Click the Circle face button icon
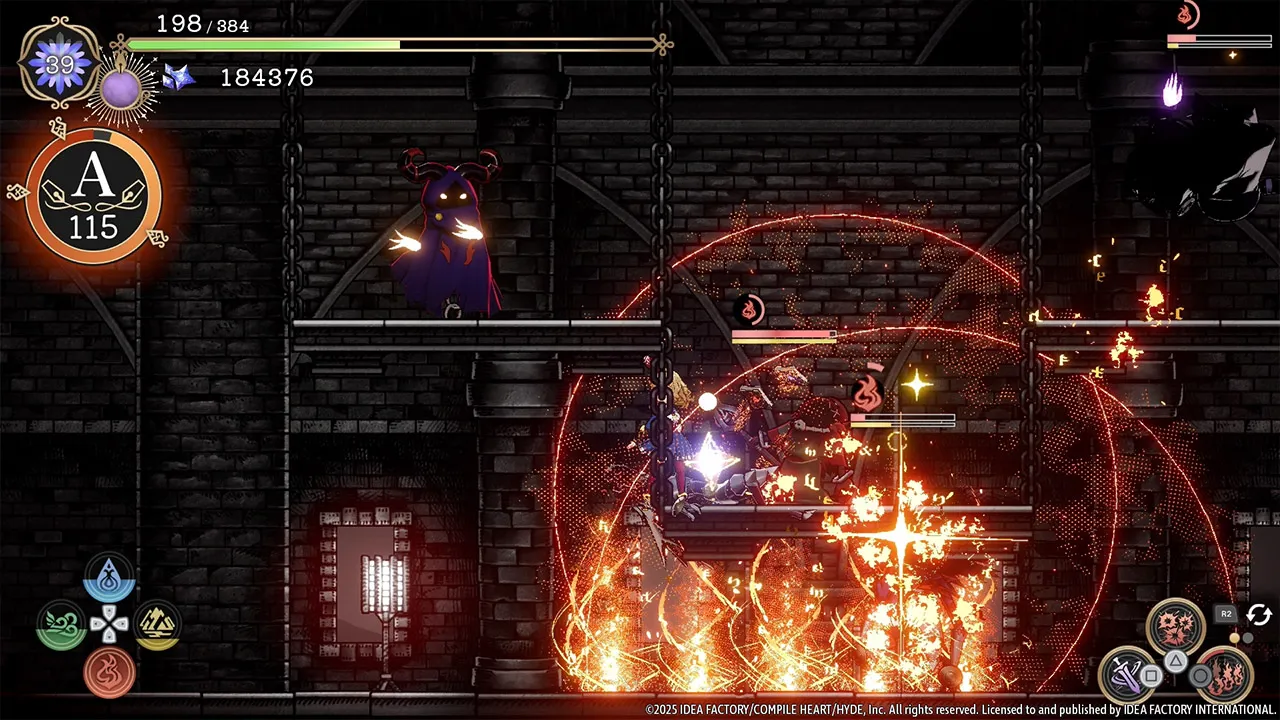Screen dimensions: 1280x720 tap(1199, 675)
